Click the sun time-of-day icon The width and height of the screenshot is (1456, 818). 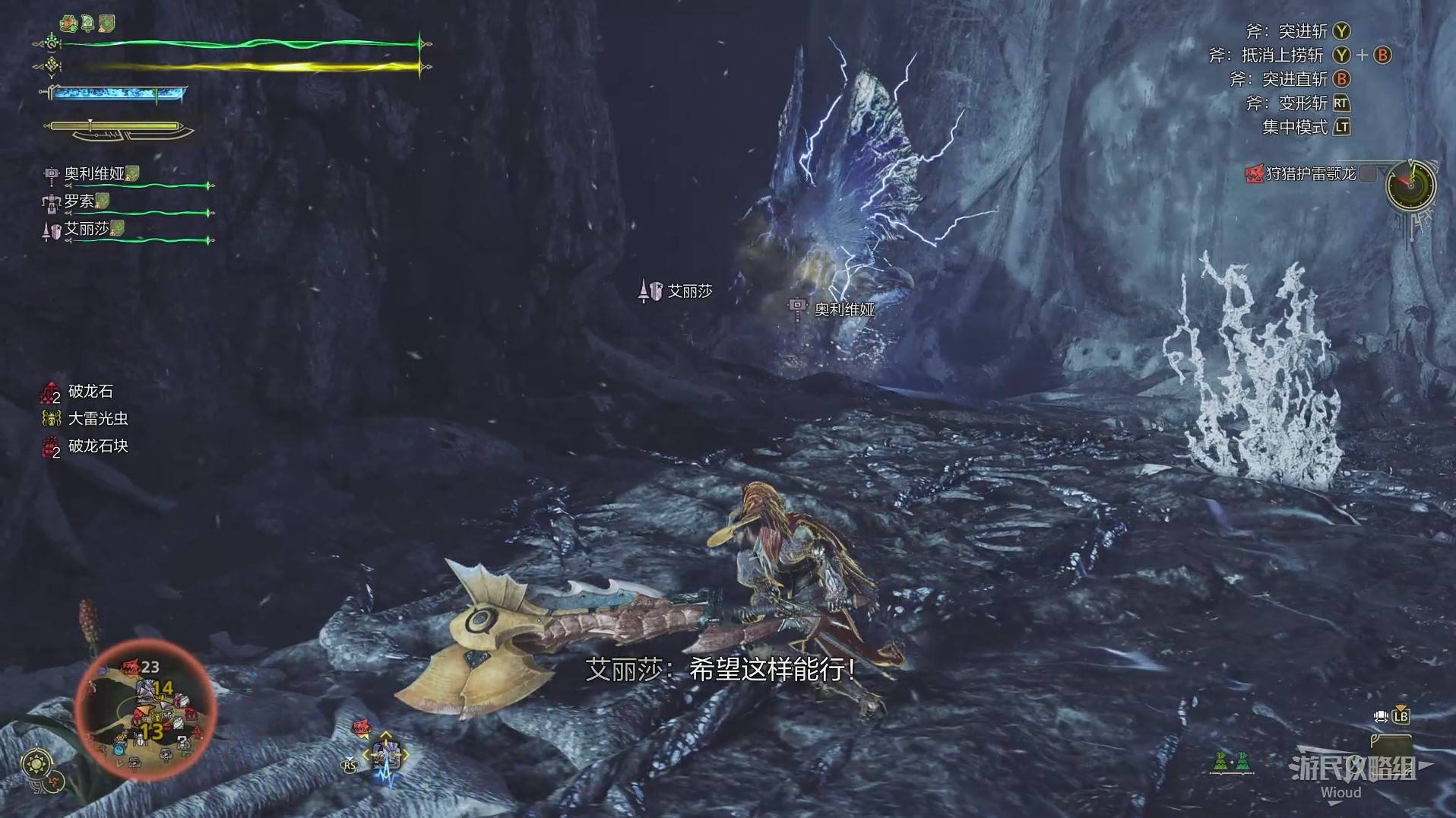point(36,763)
